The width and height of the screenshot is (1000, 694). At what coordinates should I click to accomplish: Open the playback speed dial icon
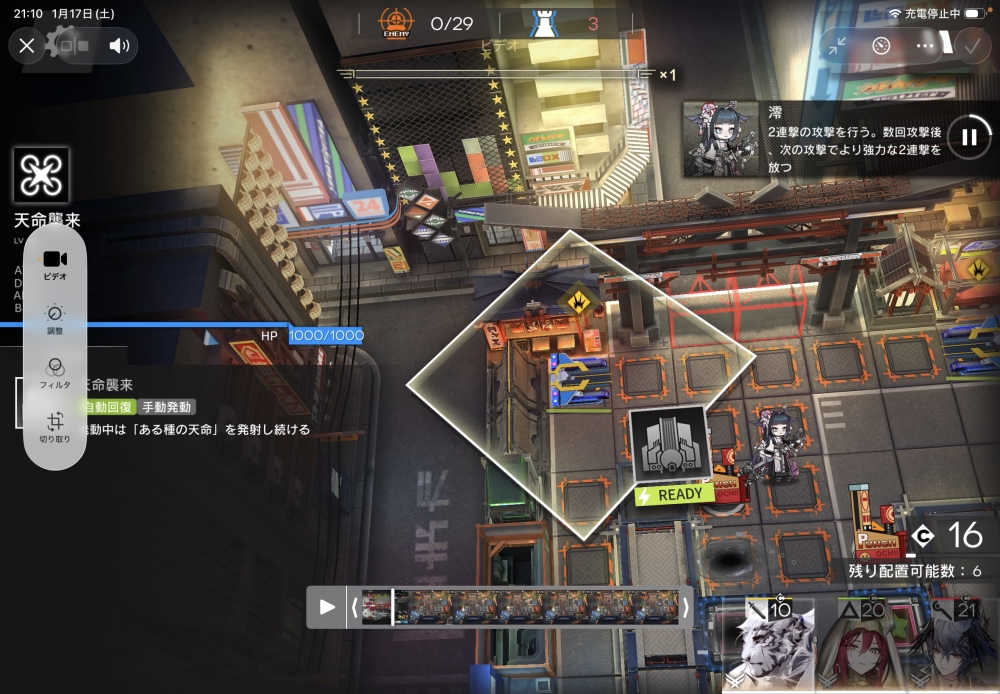tap(880, 45)
